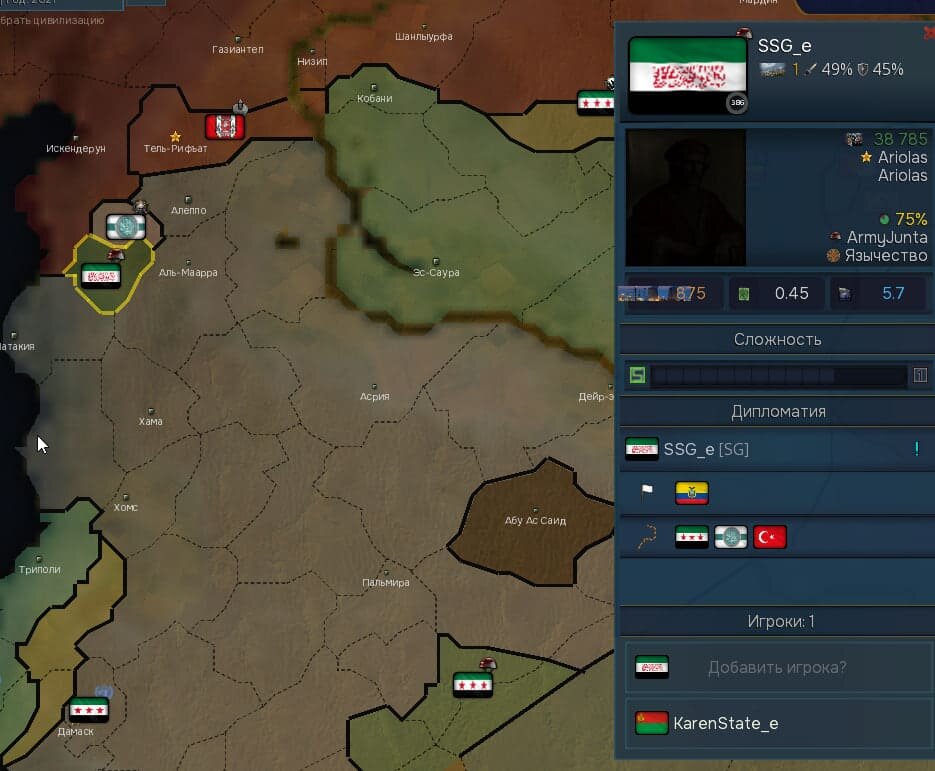Screen dimensions: 935x771
Task: Adjust the difficulty bar under Сложность
Action: (778, 377)
